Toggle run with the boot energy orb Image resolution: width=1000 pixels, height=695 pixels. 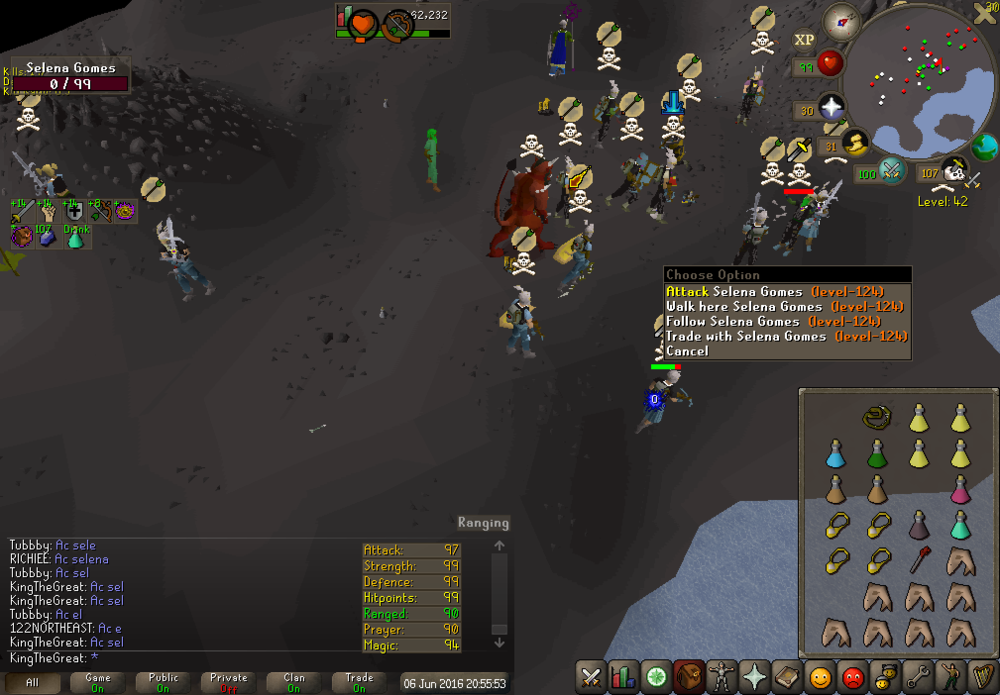[x=856, y=145]
